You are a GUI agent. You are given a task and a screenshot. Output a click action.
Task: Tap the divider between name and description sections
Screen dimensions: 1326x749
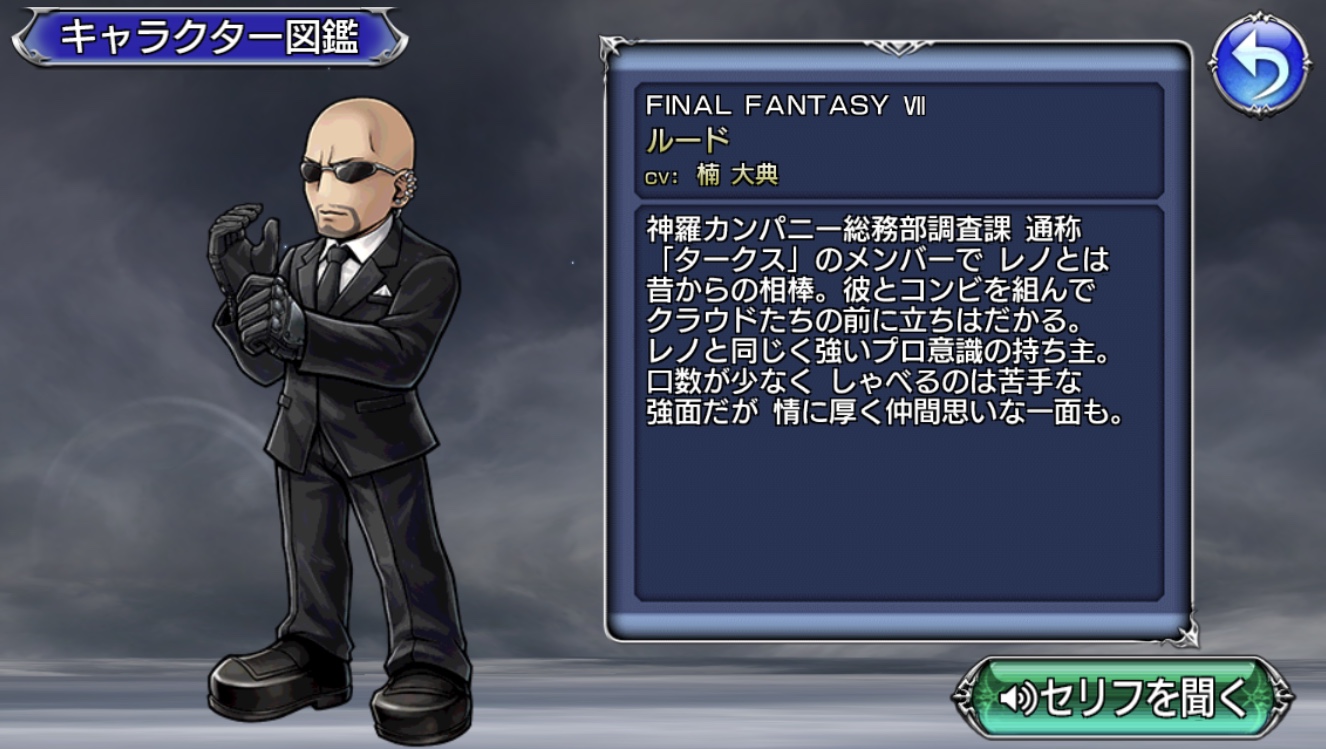(900, 196)
